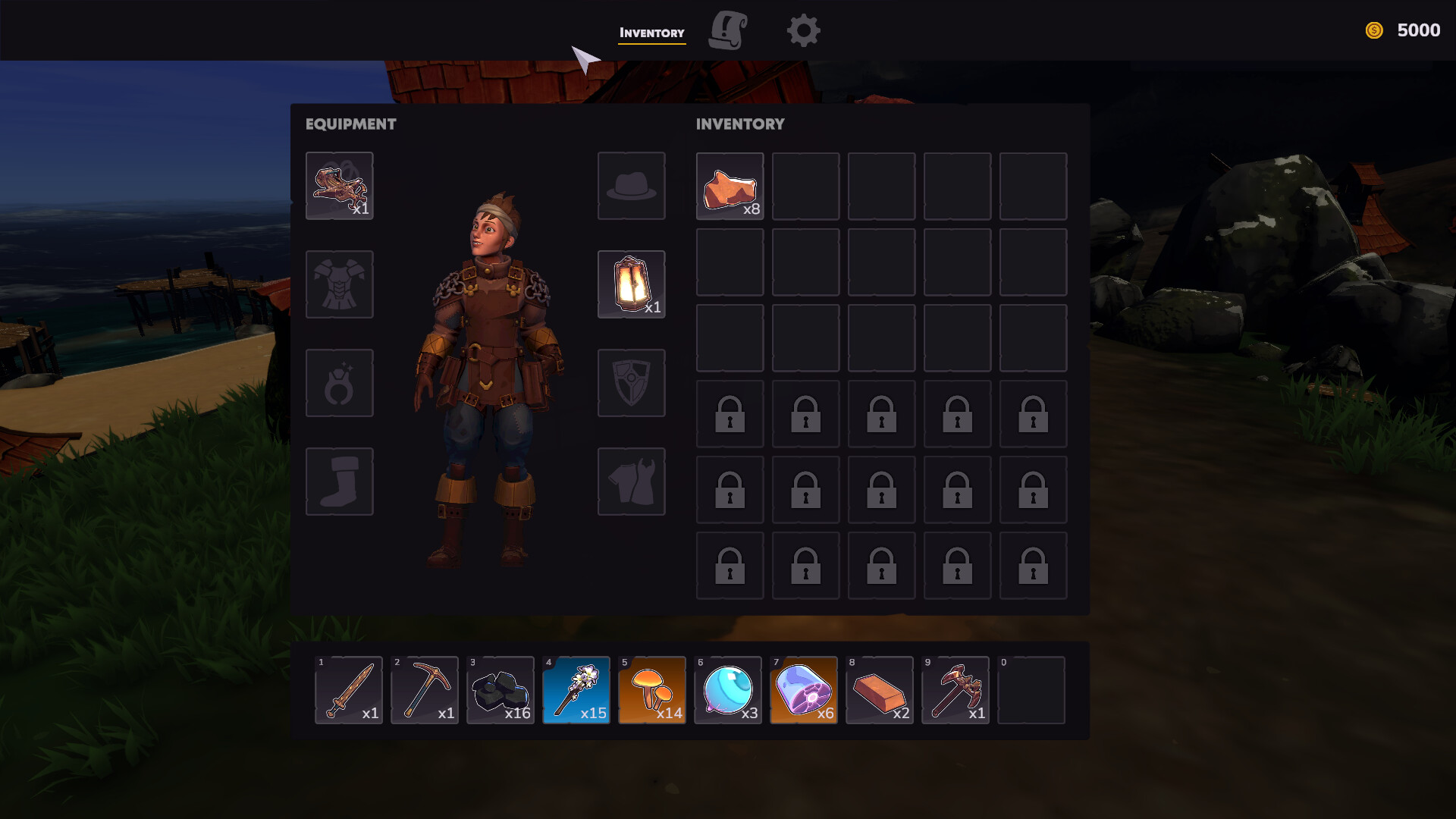Select the coal stack of 16 in the hotbar

point(500,690)
